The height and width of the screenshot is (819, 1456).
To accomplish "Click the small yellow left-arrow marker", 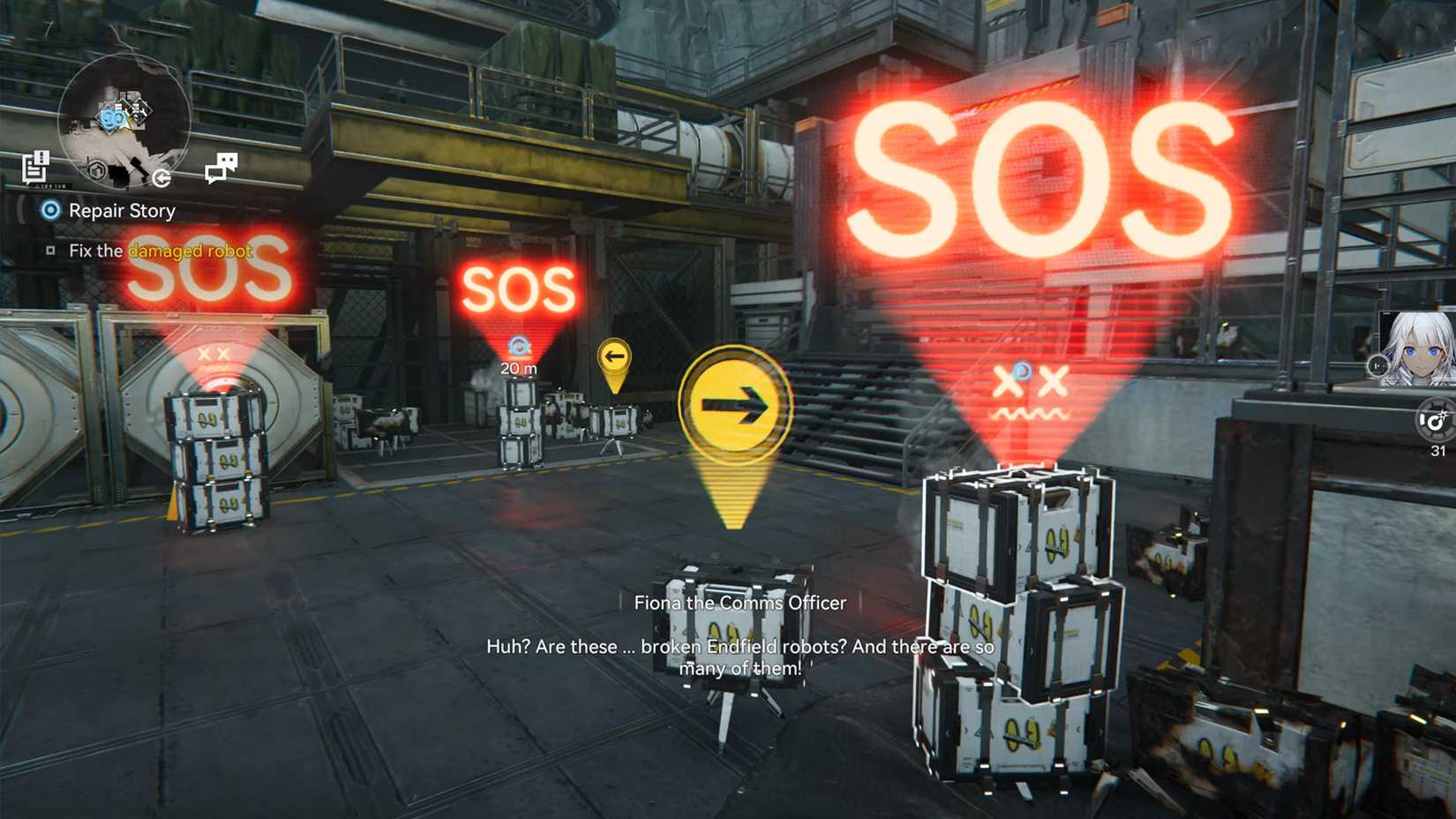I will pos(613,356).
